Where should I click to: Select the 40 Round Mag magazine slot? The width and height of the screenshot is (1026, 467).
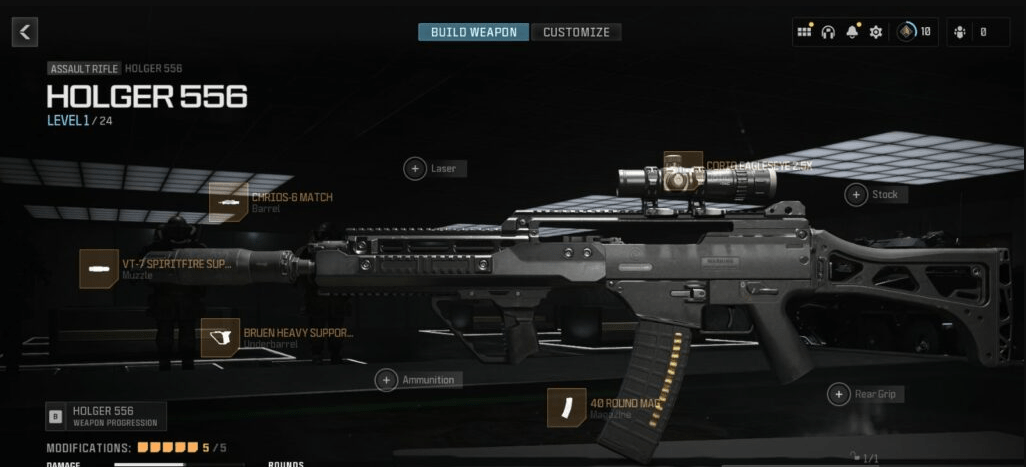(566, 407)
